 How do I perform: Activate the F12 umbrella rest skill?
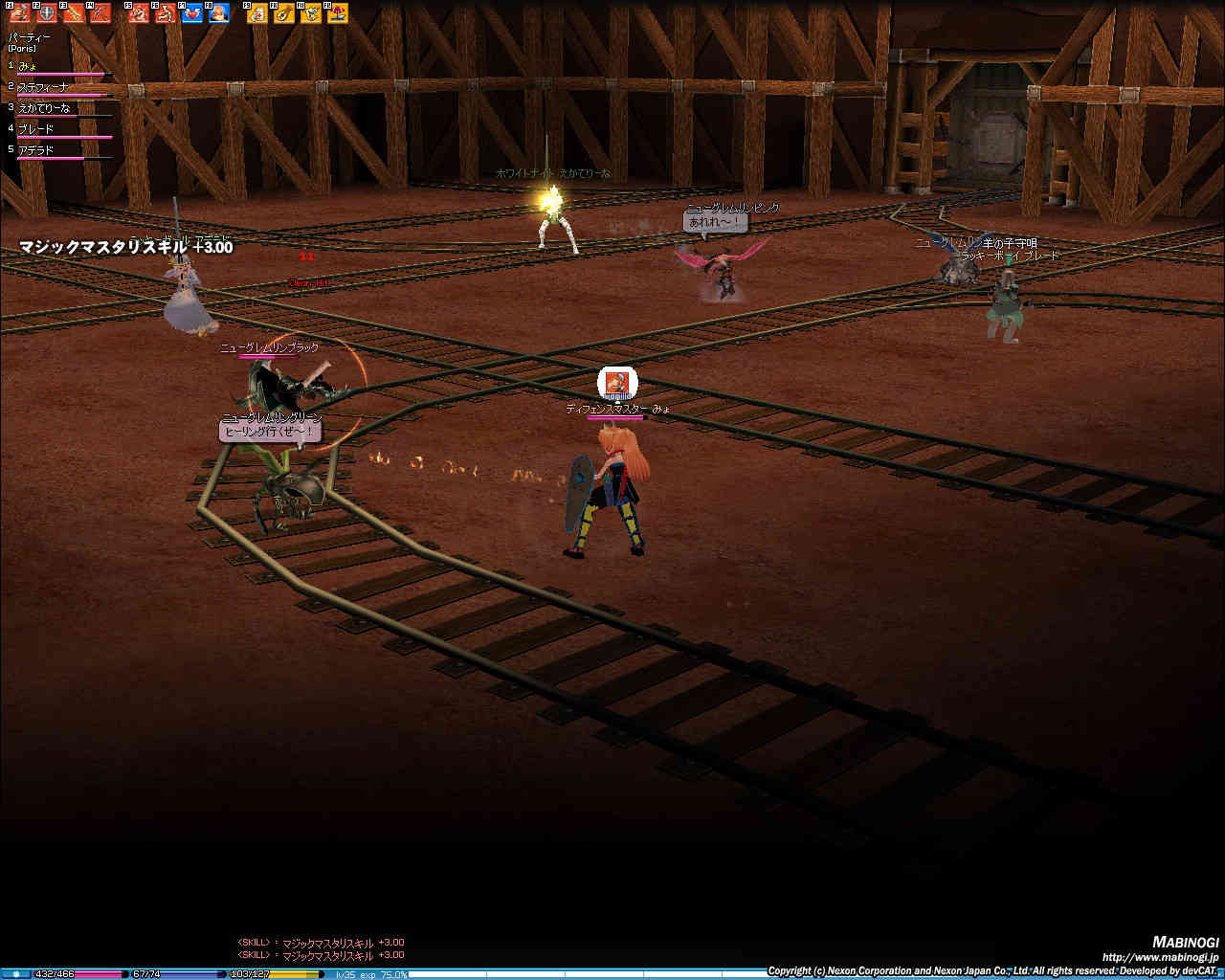(x=338, y=13)
